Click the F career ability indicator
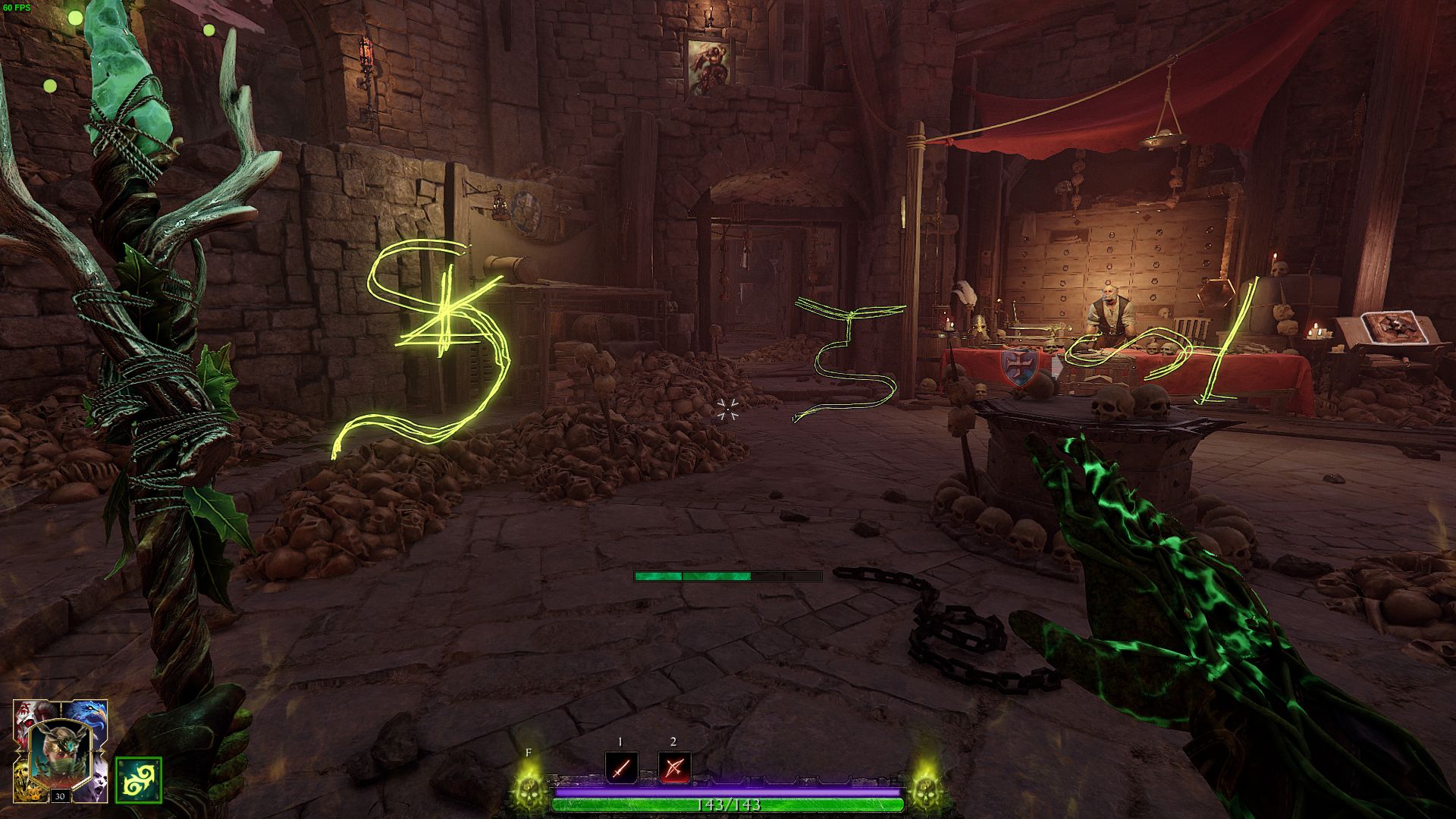This screenshot has width=1456, height=819. 528,753
